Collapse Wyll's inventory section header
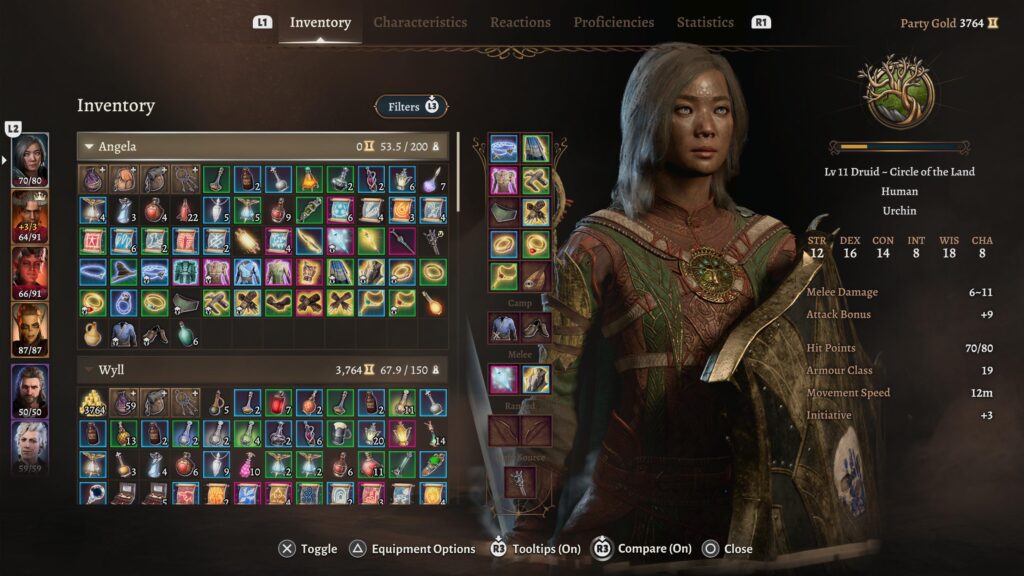 (x=89, y=371)
